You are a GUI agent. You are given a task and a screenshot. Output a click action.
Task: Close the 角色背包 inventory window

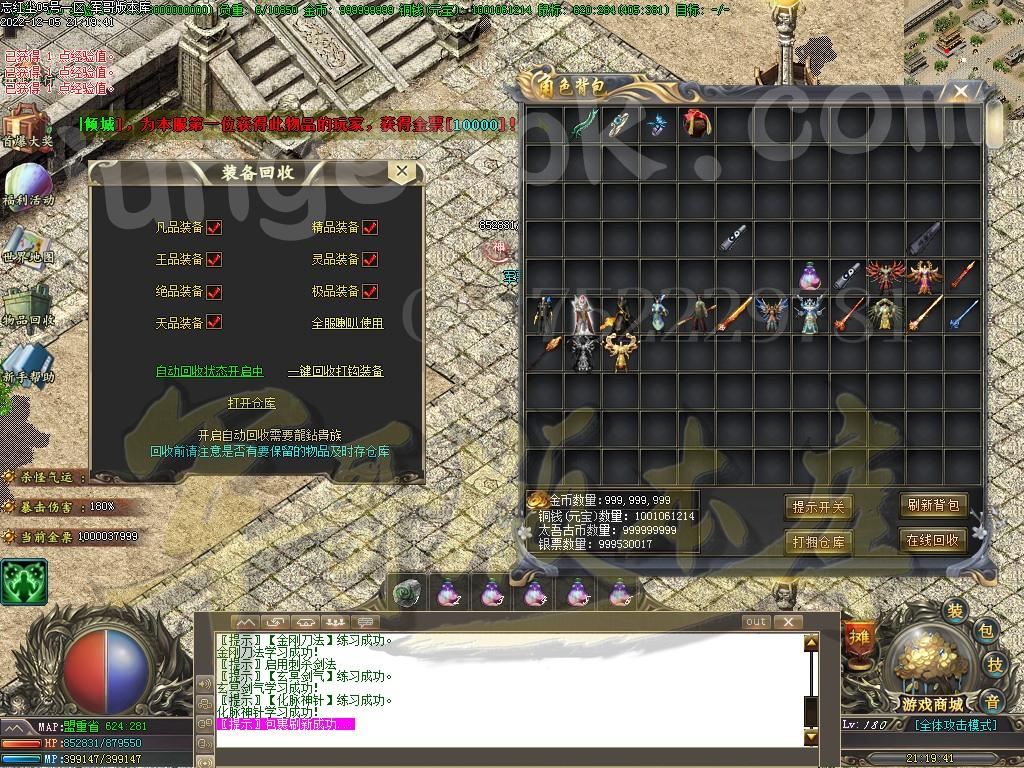click(960, 93)
